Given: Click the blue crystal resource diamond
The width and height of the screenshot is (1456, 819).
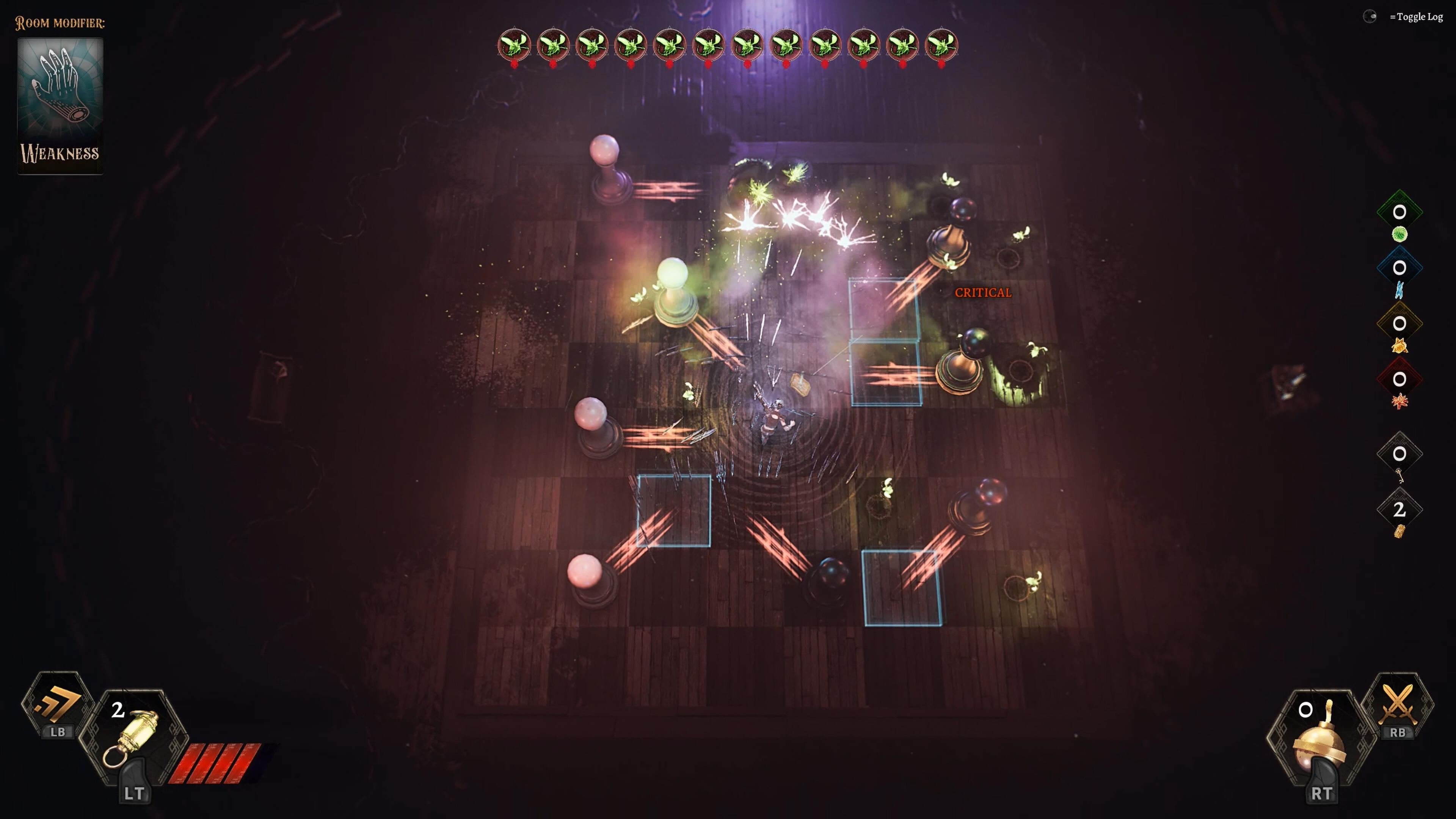Looking at the screenshot, I should pyautogui.click(x=1399, y=268).
